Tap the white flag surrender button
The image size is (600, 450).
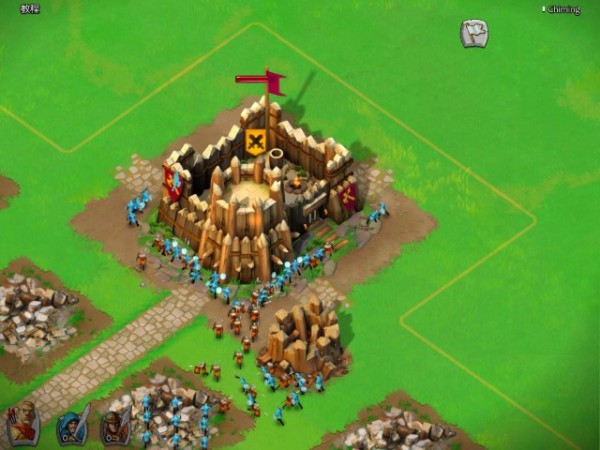(474, 34)
